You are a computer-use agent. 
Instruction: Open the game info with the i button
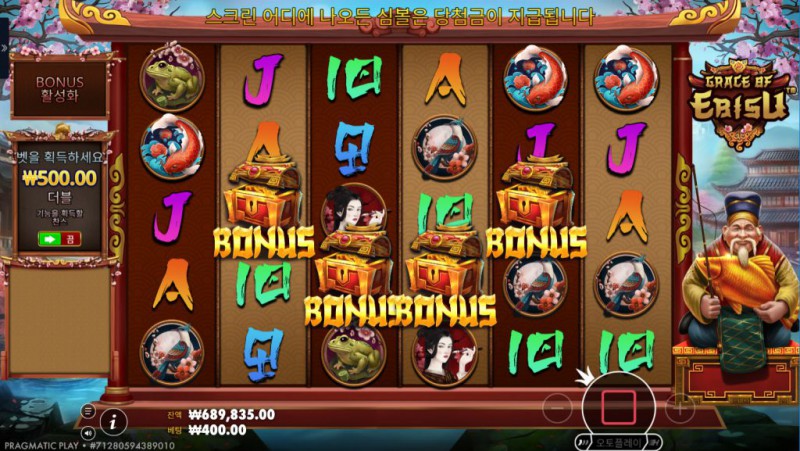114,421
